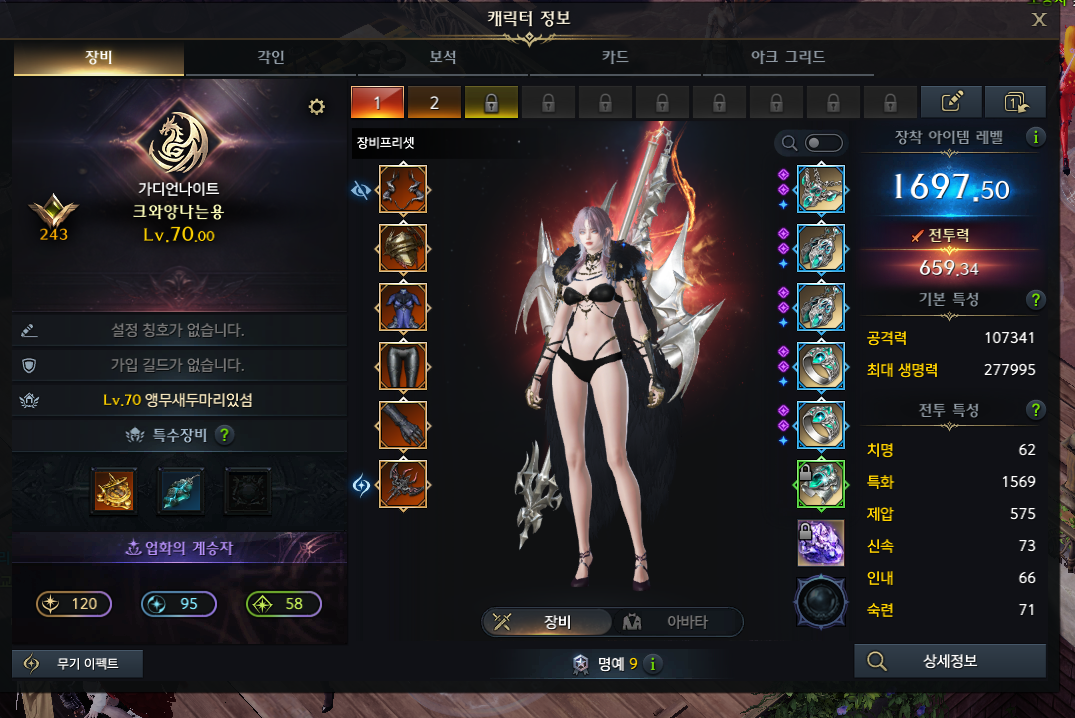Open the gear settings cog
Screen dimensions: 1075x718
pyautogui.click(x=317, y=107)
